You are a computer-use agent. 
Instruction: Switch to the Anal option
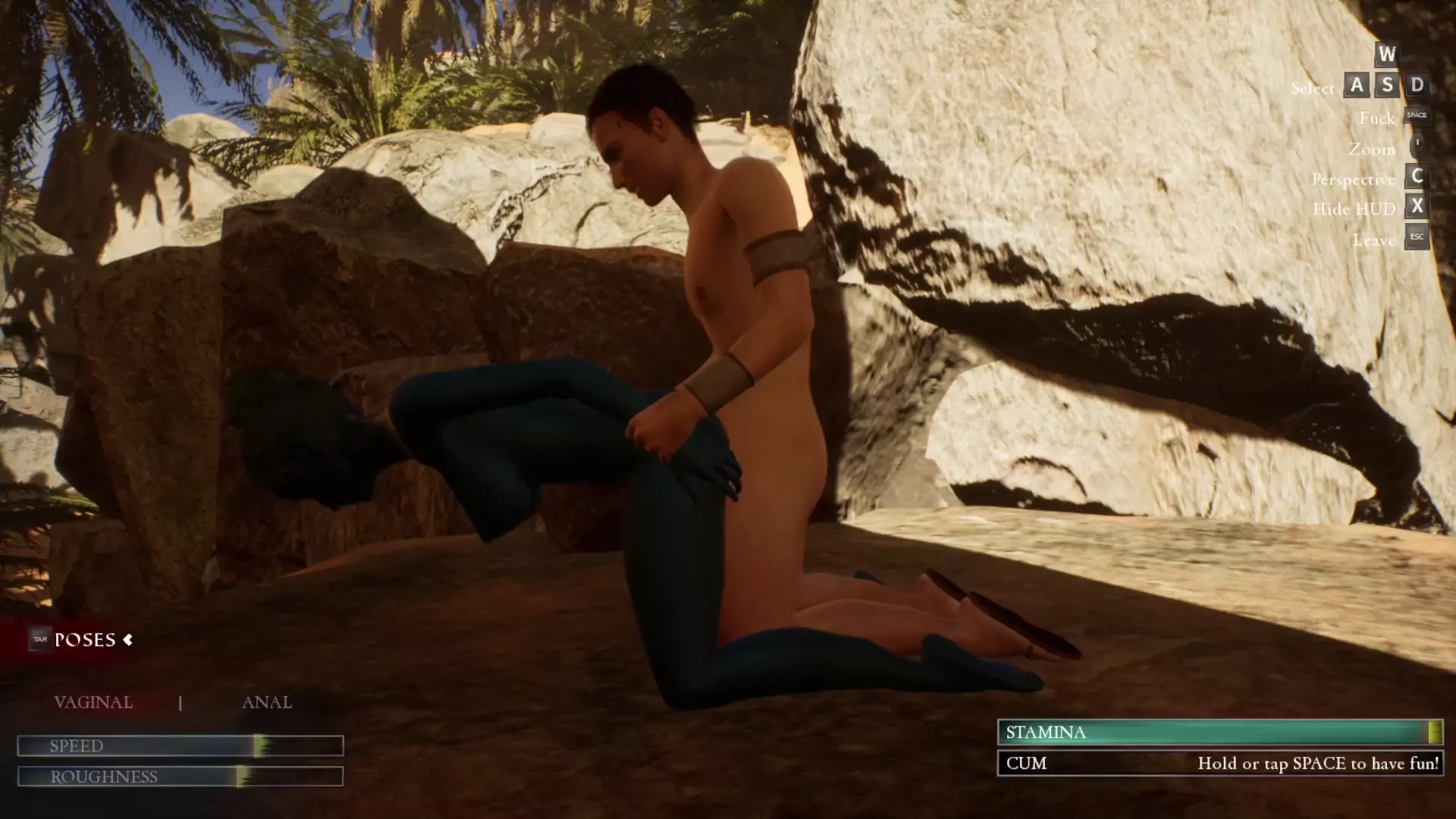click(266, 702)
